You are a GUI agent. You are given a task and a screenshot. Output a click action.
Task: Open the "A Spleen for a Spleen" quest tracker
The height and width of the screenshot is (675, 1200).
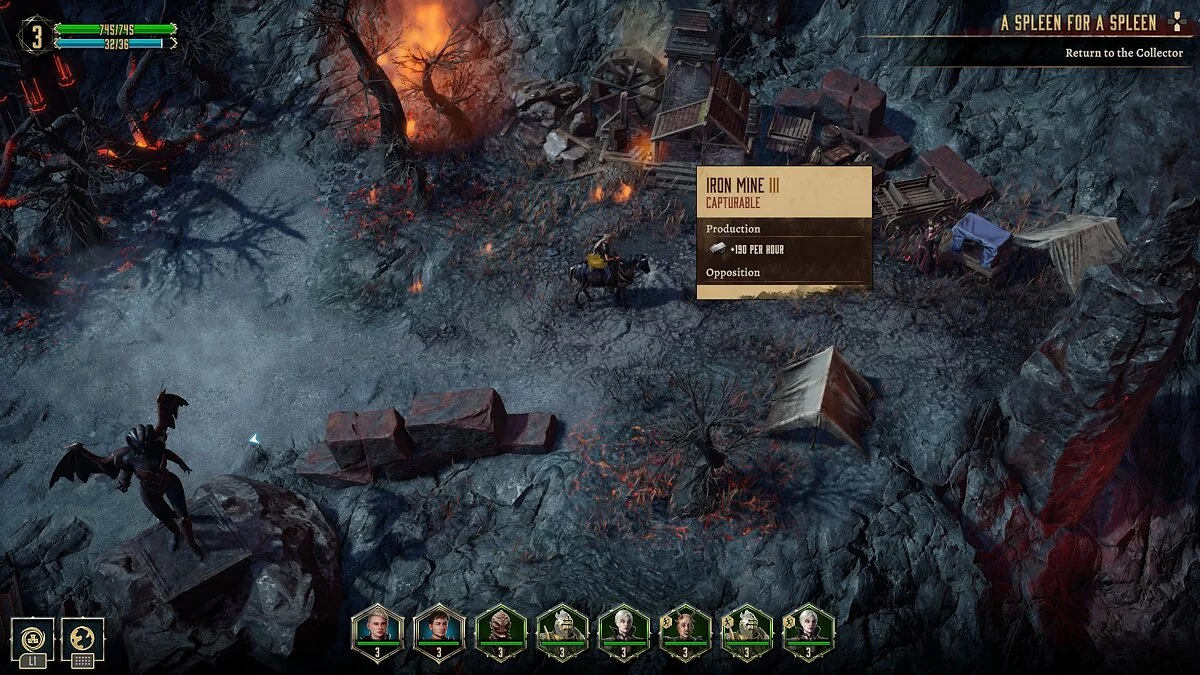point(1078,23)
